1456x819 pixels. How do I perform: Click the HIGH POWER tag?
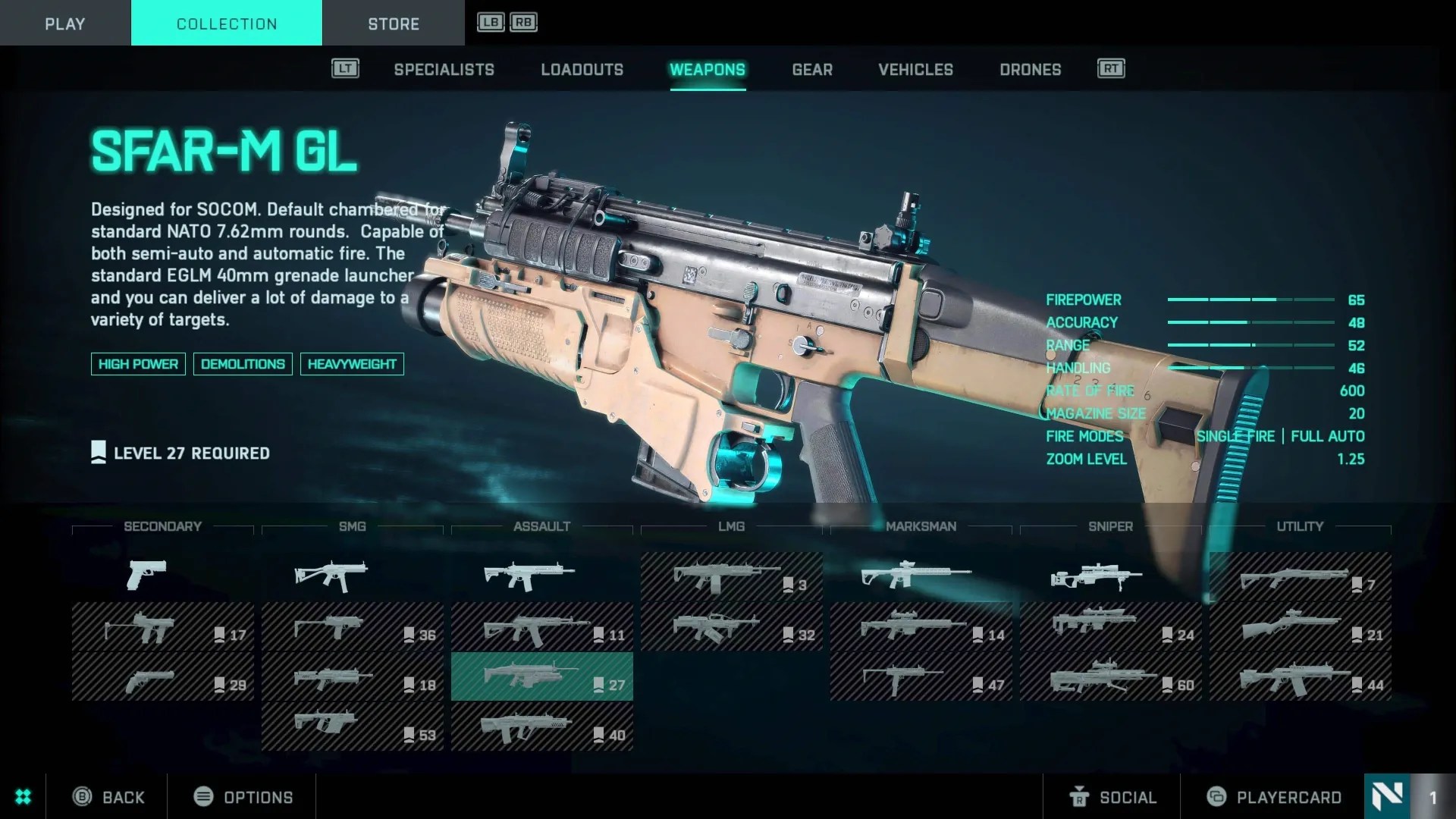point(138,364)
